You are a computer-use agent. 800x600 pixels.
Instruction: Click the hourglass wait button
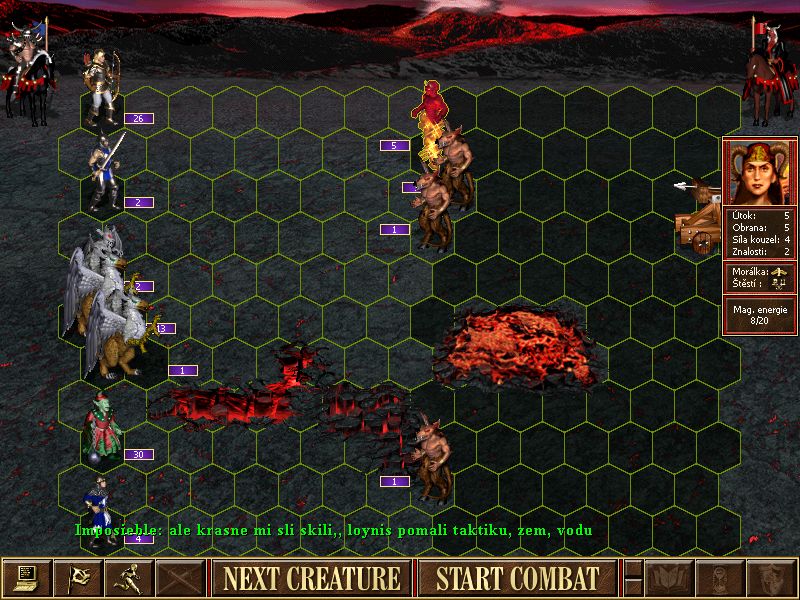point(720,578)
